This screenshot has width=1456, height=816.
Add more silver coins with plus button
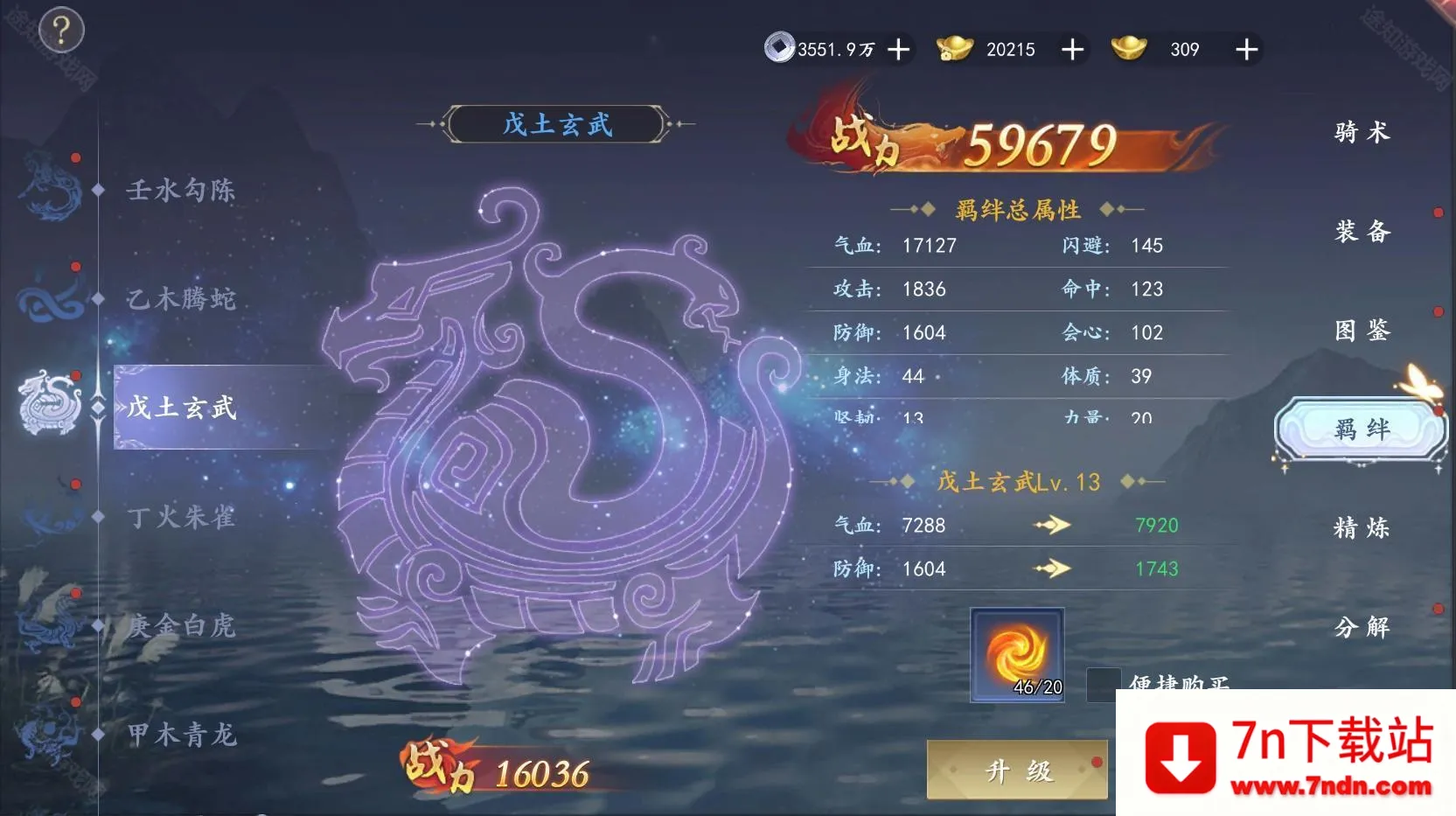tap(898, 50)
